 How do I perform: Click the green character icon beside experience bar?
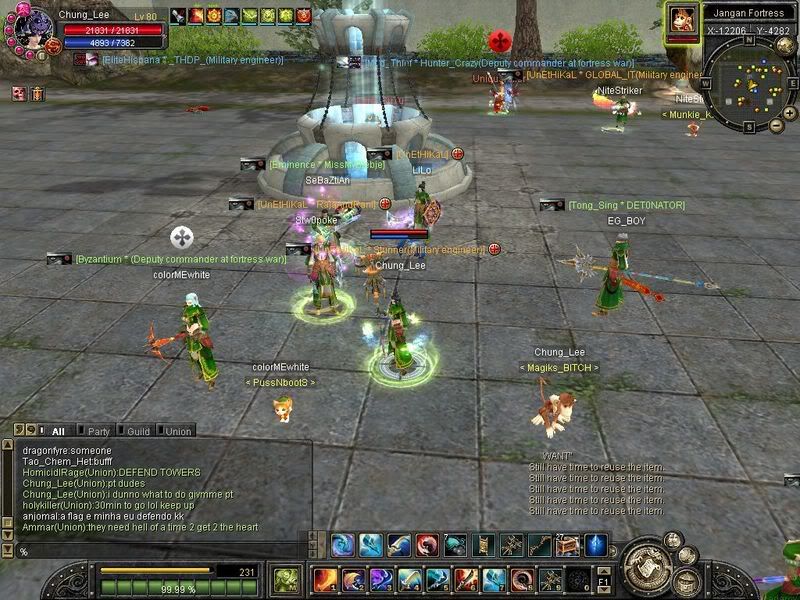(x=287, y=579)
